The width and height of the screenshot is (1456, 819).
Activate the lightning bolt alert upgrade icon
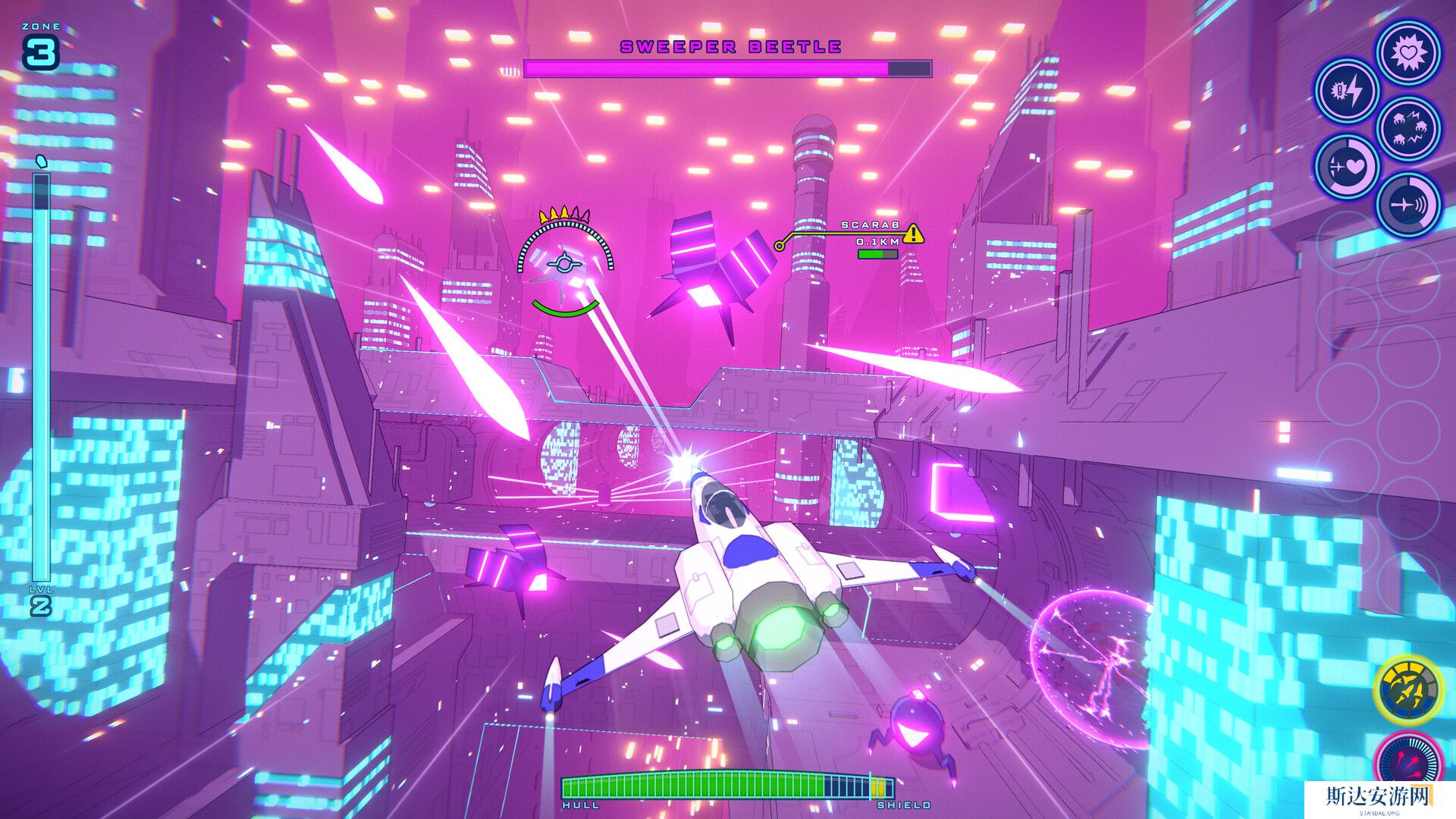click(x=1347, y=91)
